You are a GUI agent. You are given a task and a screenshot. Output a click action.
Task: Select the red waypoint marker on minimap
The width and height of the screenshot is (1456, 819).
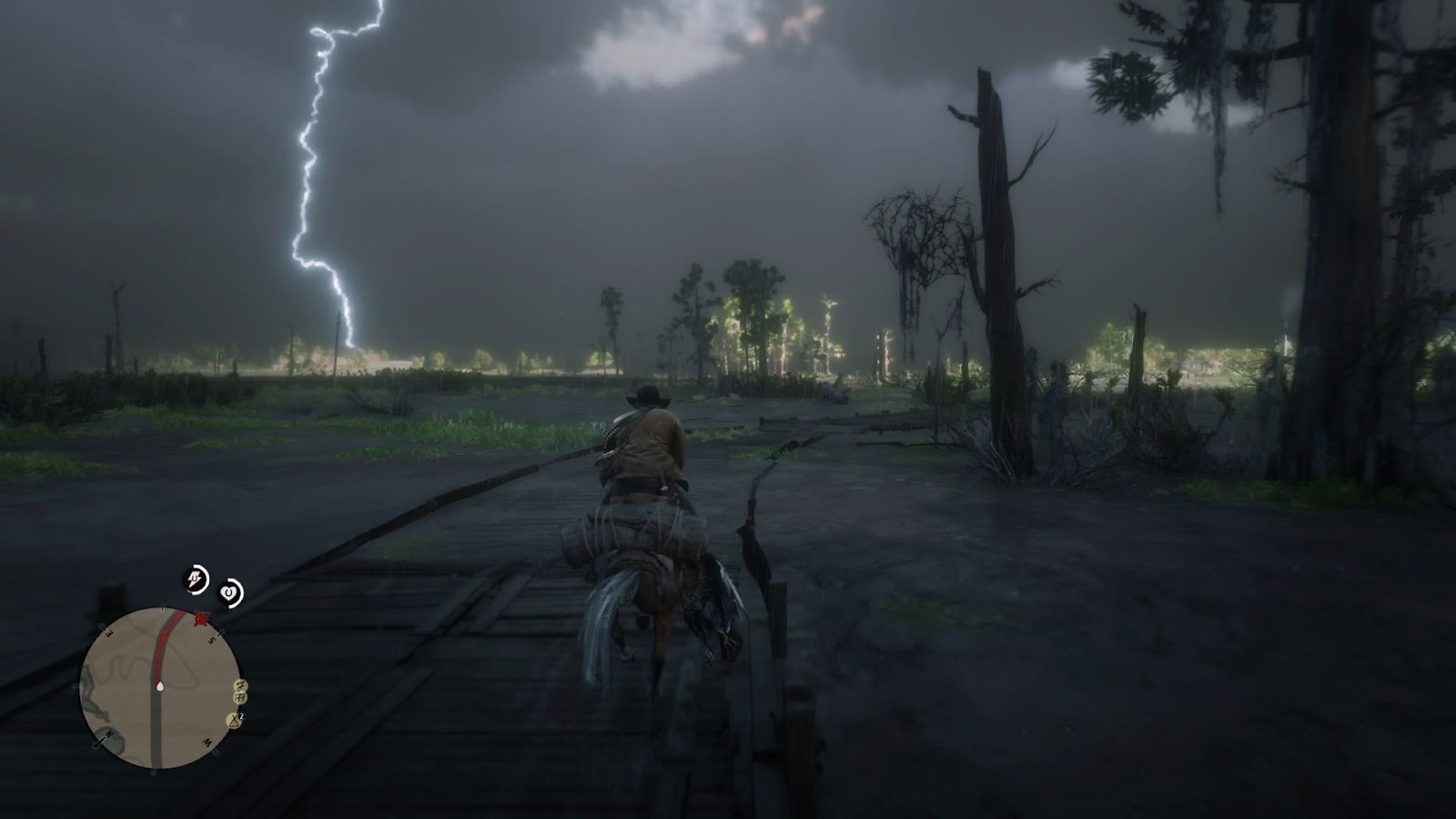(x=201, y=620)
